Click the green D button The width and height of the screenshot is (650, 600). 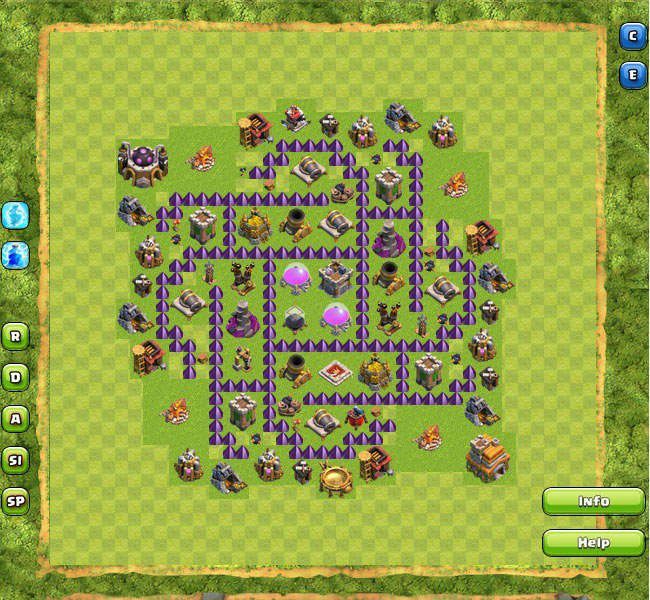[15, 377]
